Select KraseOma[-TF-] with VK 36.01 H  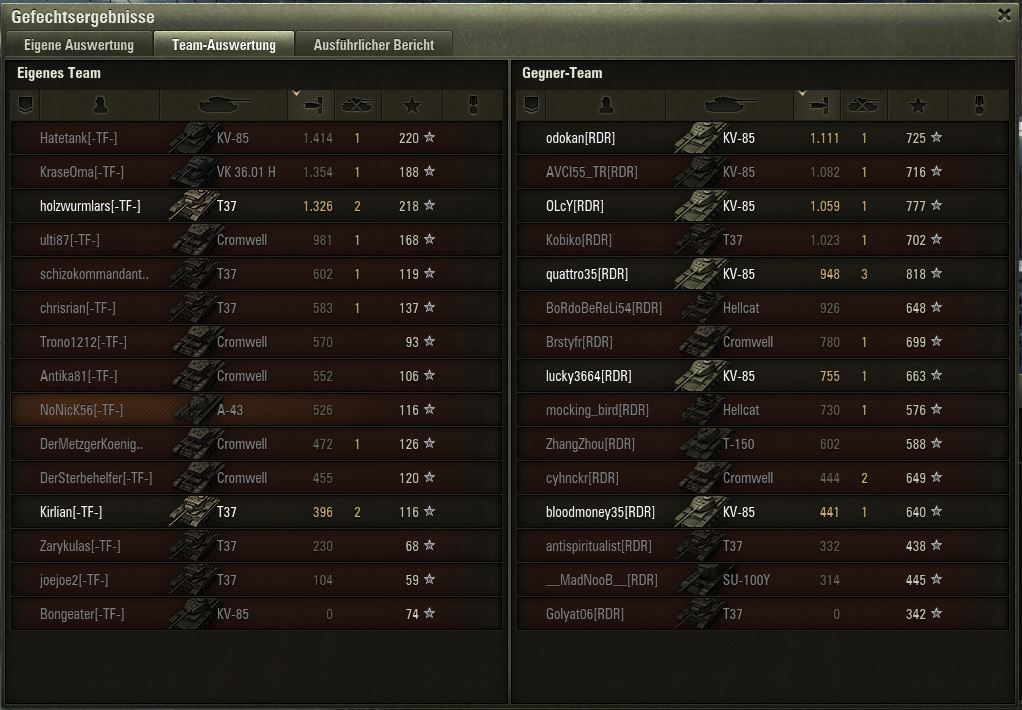coord(256,172)
